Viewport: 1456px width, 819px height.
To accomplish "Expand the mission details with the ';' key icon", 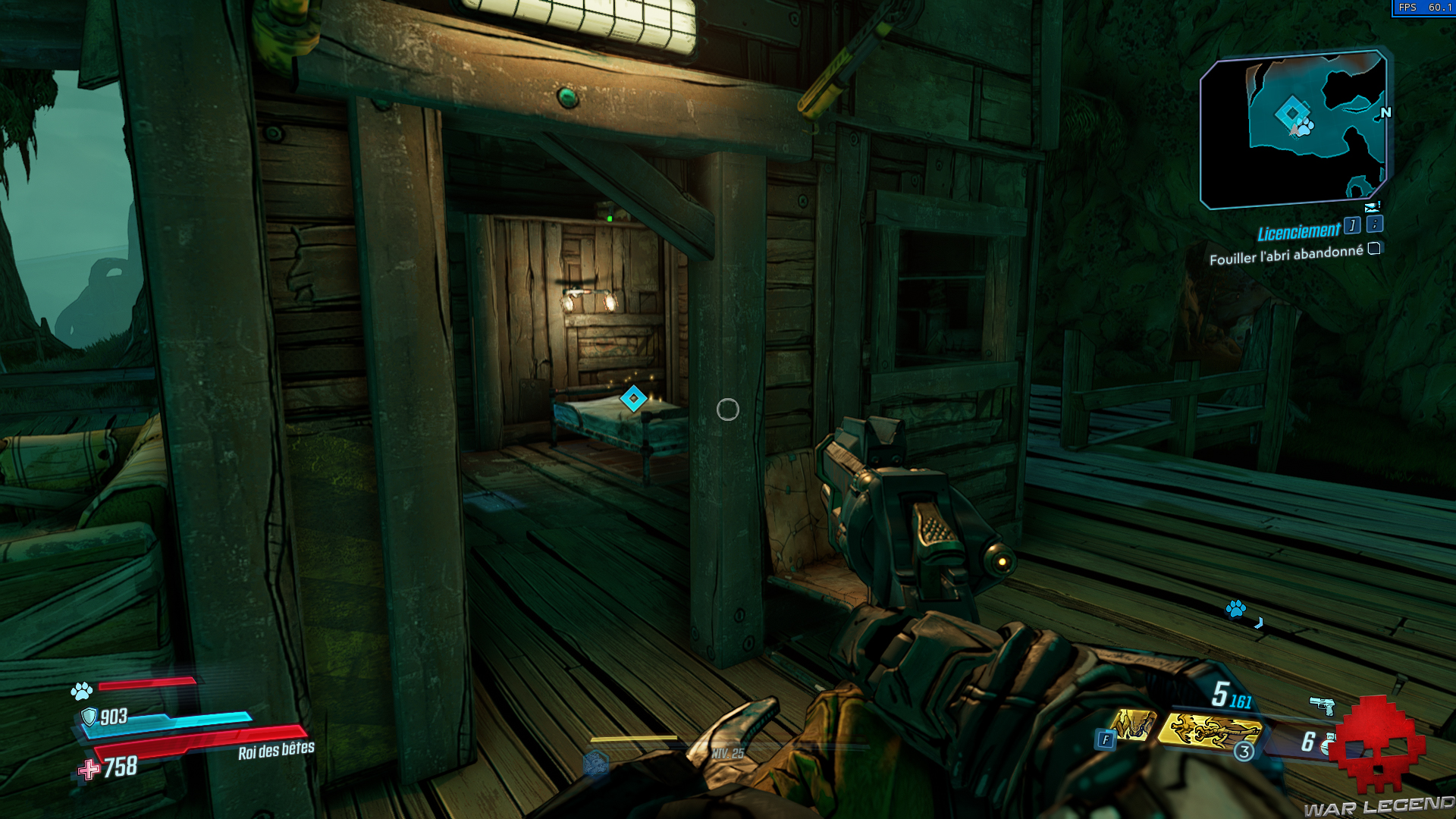I will click(x=1373, y=225).
